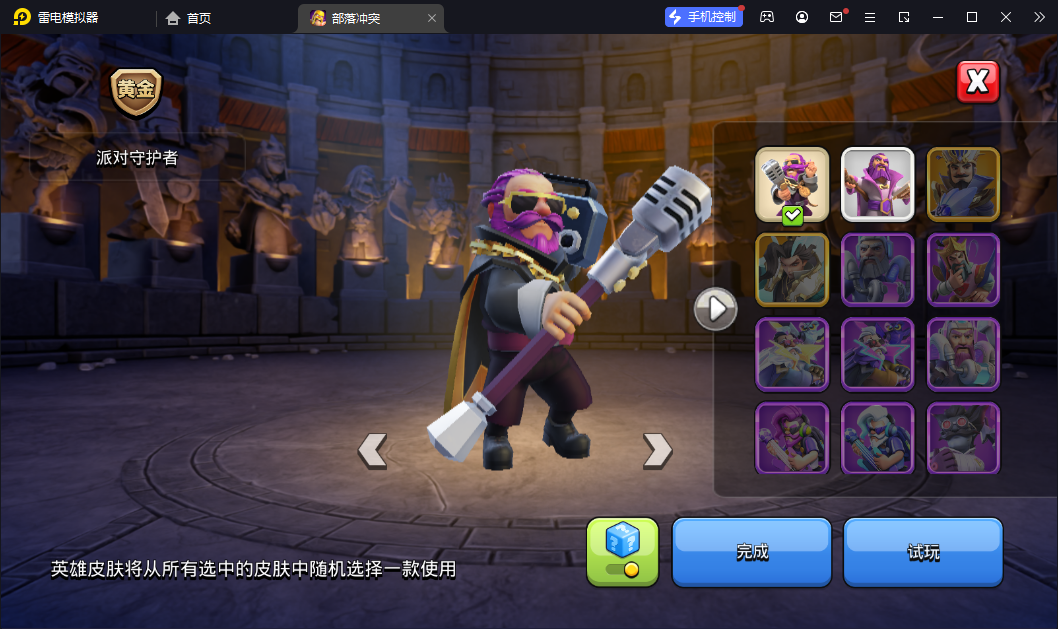Try out the skin with 试玩

pyautogui.click(x=923, y=551)
